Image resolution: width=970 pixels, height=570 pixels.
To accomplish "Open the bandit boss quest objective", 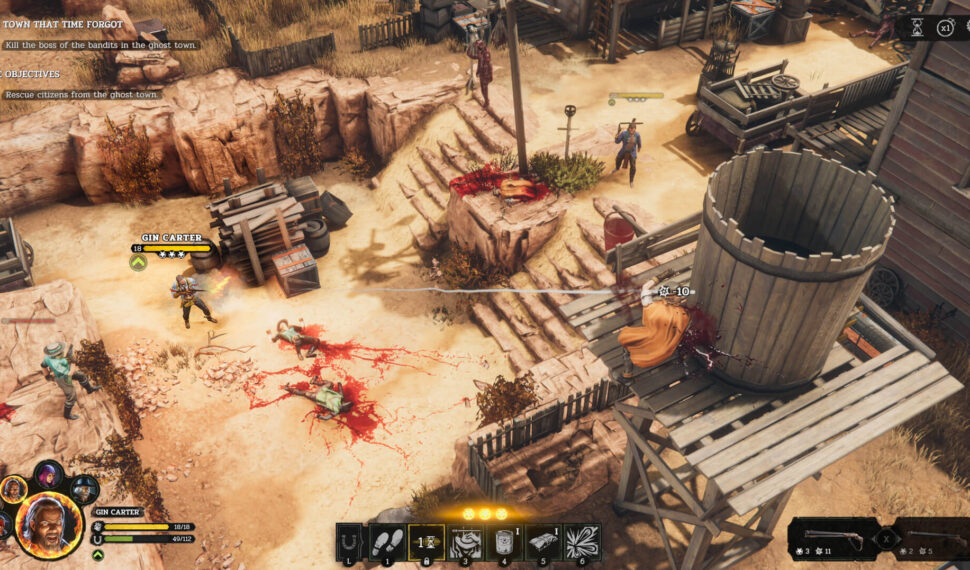I will point(100,45).
